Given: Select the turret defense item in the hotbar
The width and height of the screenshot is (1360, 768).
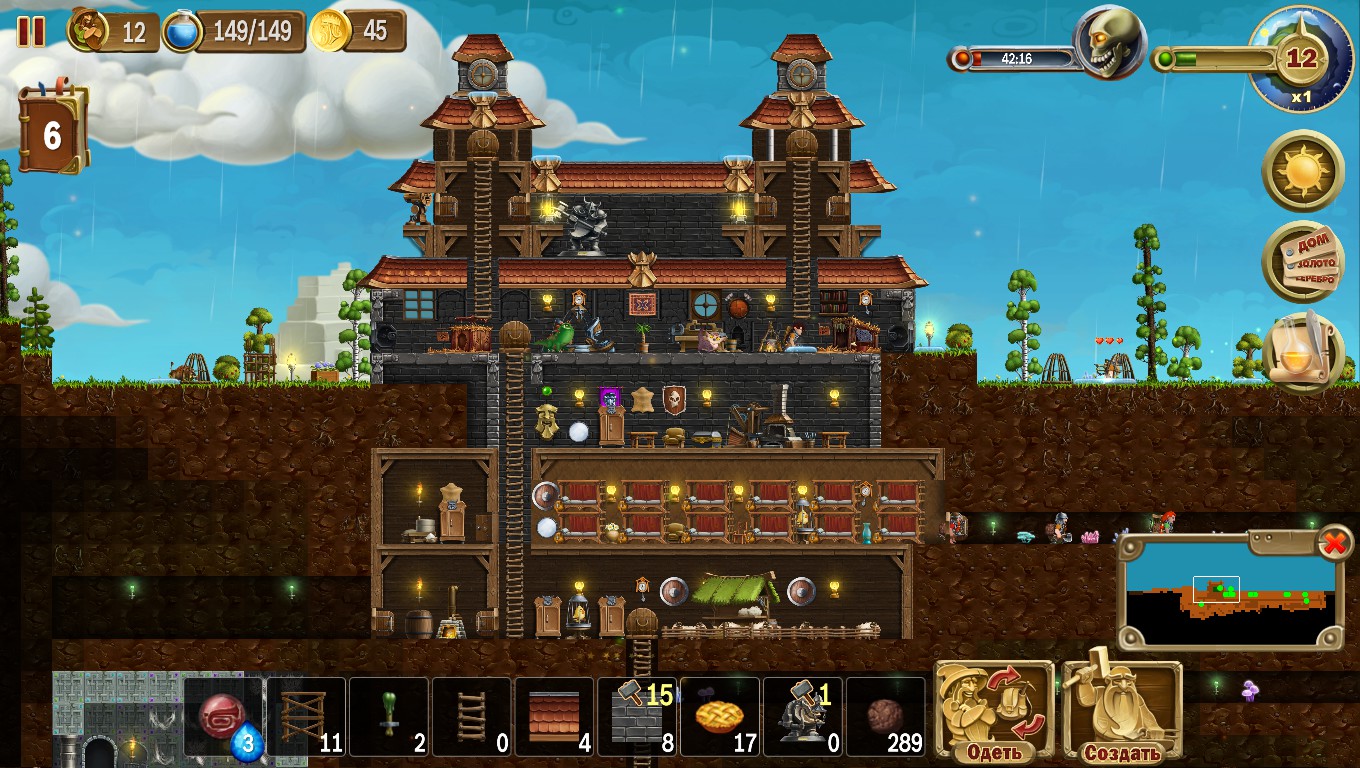Looking at the screenshot, I should click(803, 715).
